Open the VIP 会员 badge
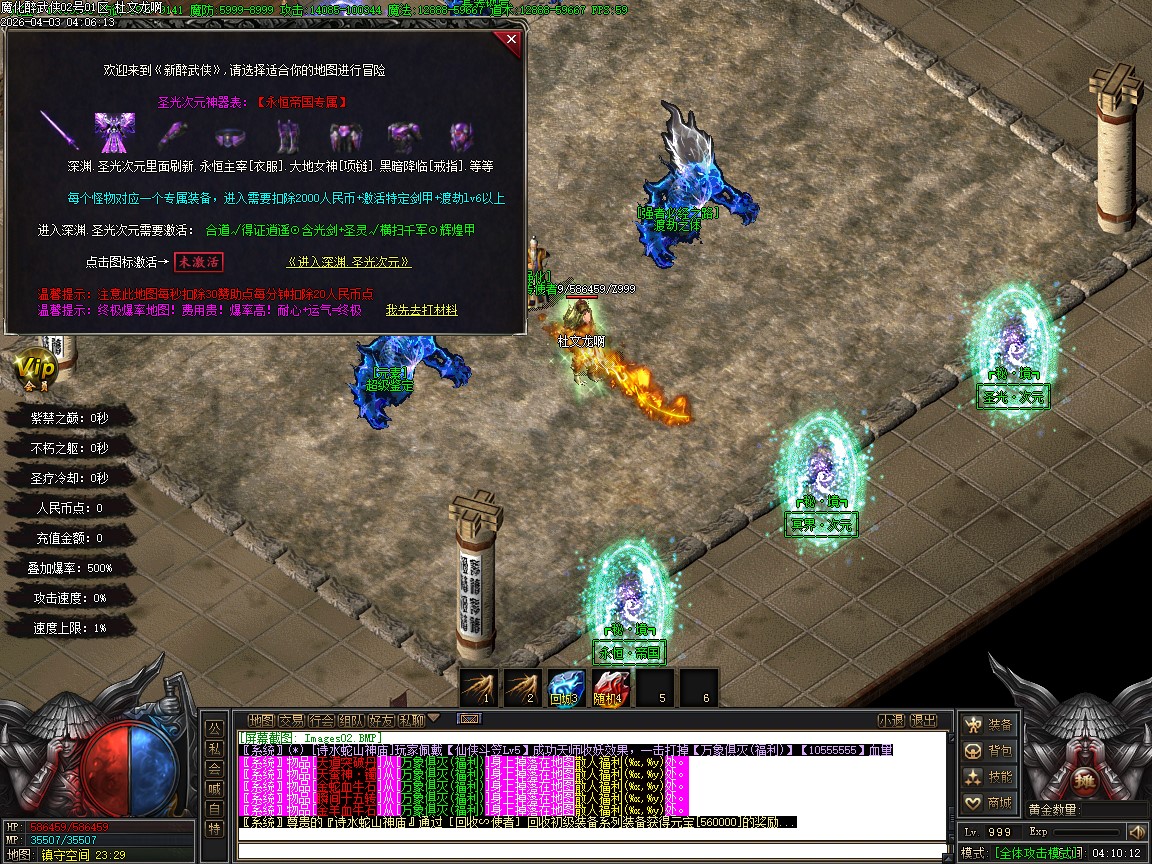This screenshot has width=1152, height=864. click(36, 368)
